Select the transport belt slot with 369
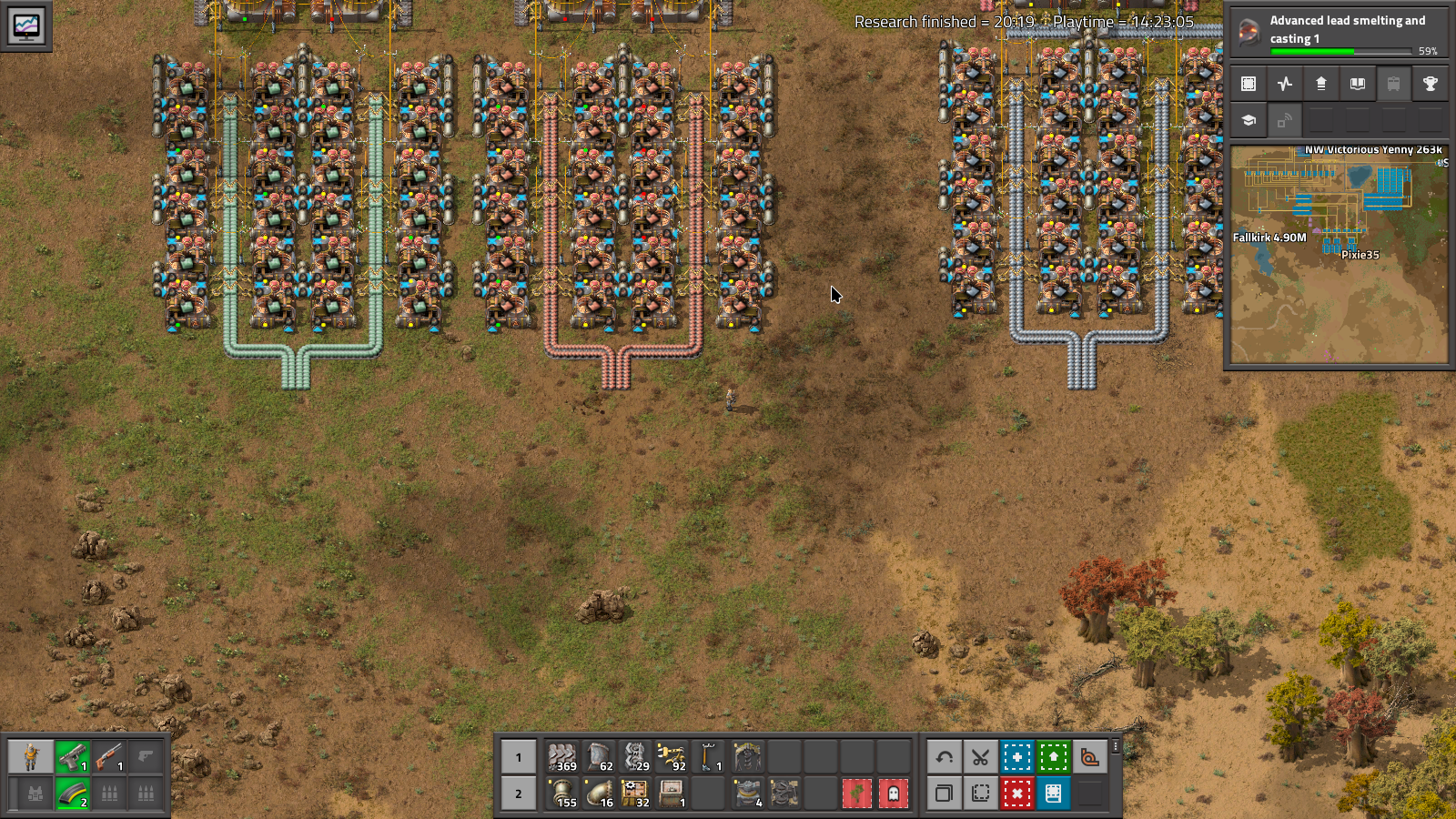Viewport: 1456px width, 819px height. (562, 757)
